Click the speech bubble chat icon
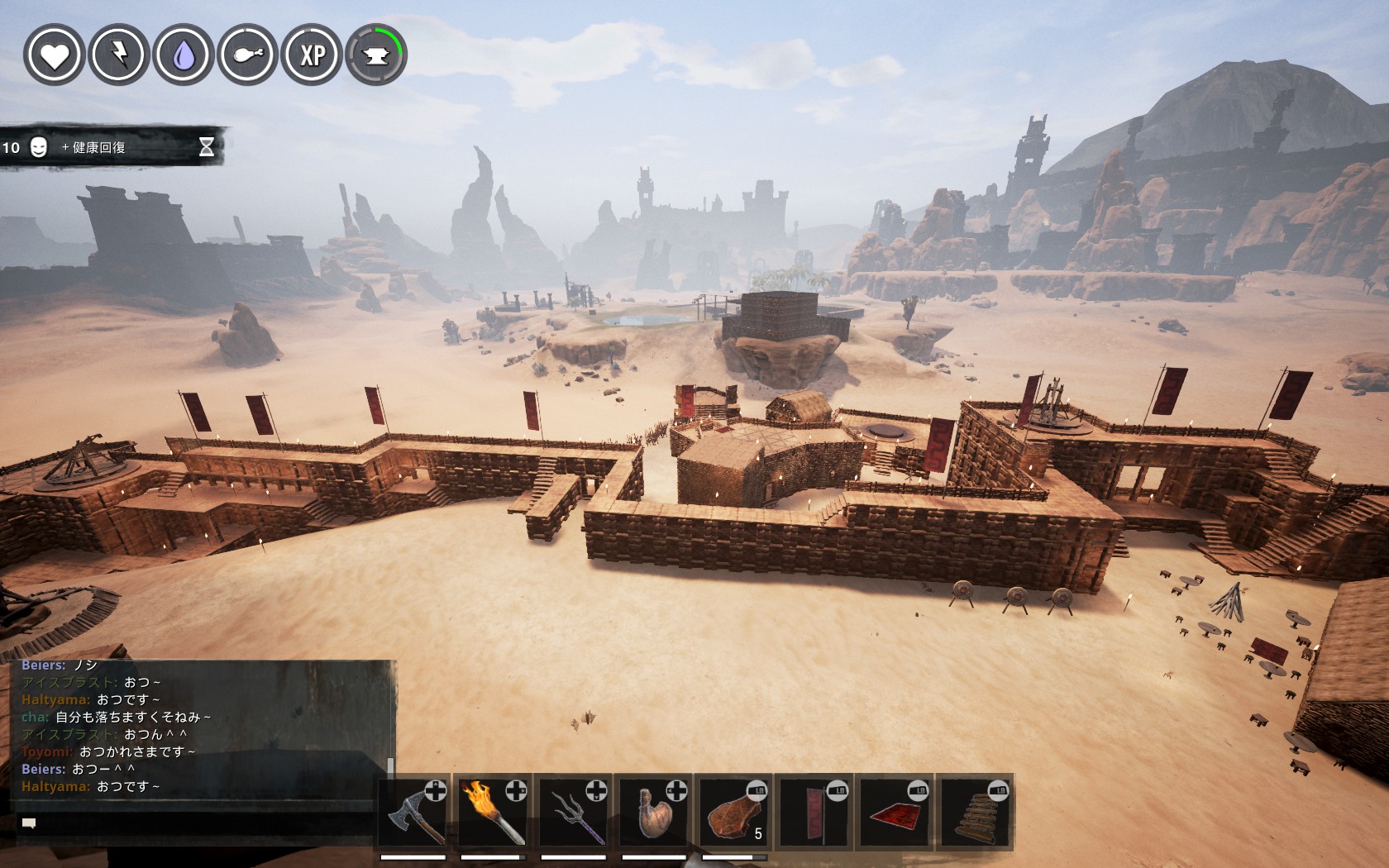Image resolution: width=1389 pixels, height=868 pixels. point(29,823)
